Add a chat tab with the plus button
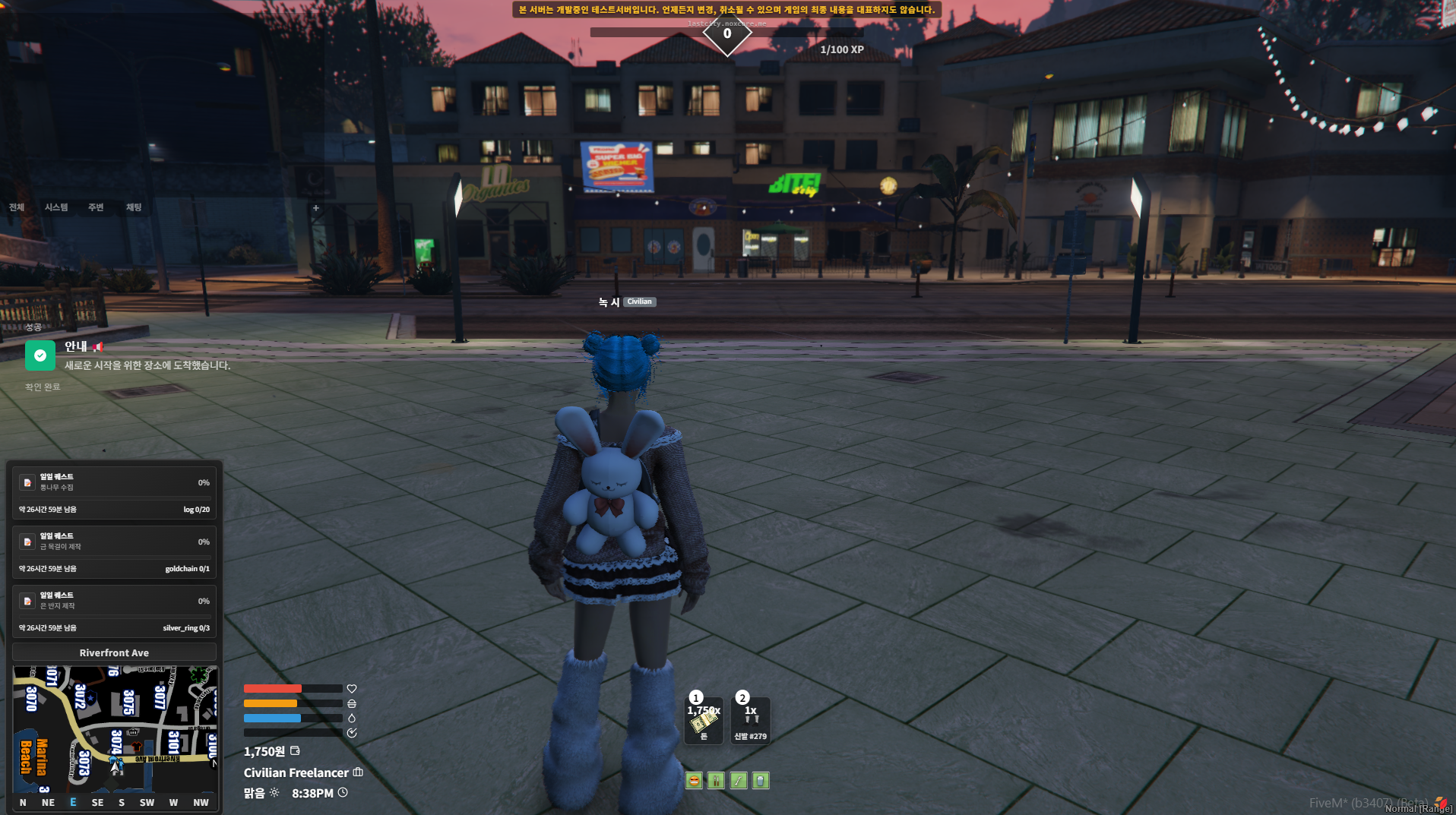 point(316,208)
